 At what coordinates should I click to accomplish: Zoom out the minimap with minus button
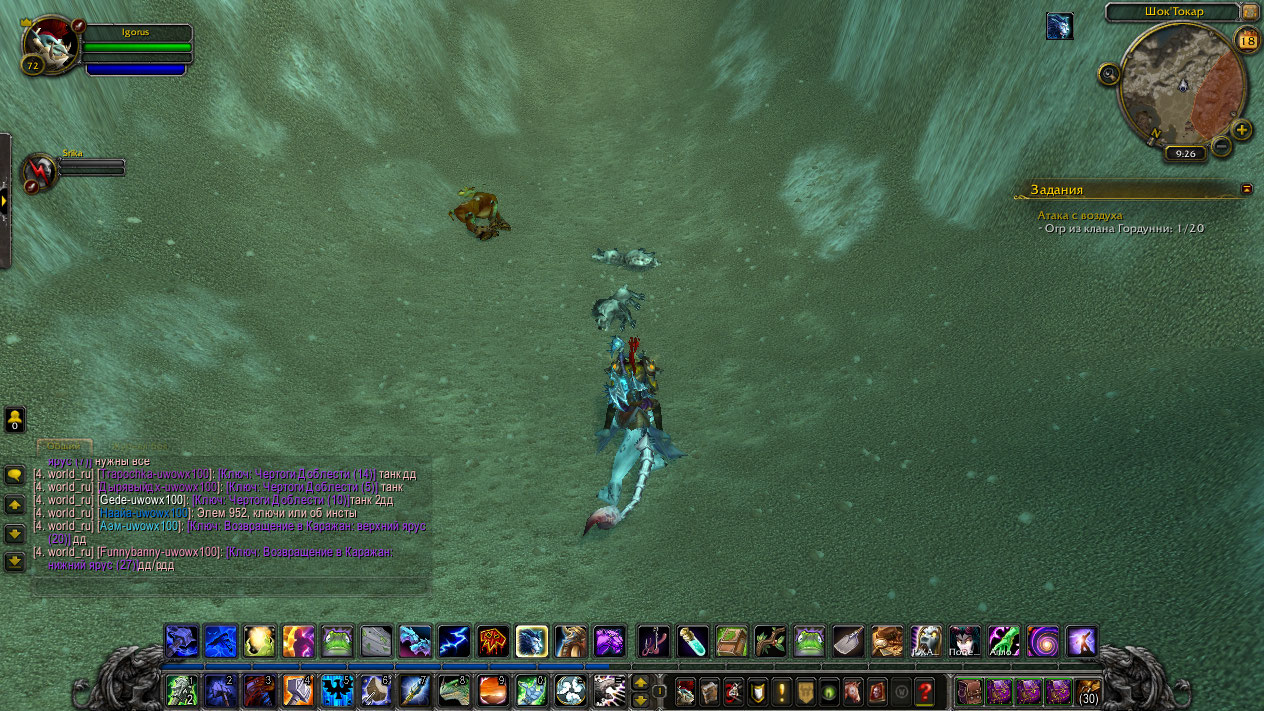click(x=1221, y=146)
